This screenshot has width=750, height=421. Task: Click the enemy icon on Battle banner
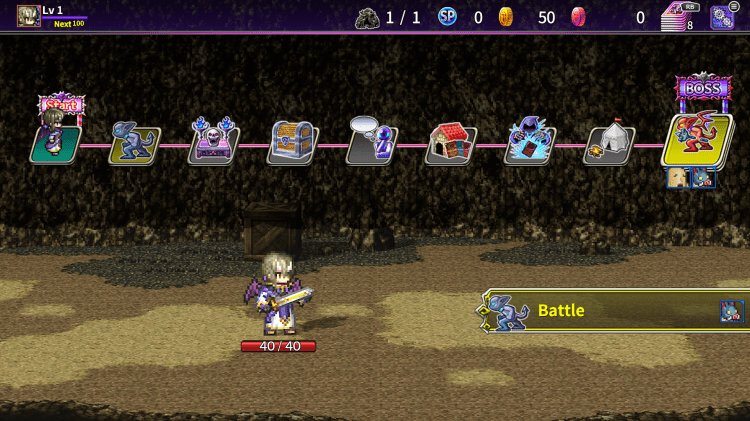(732, 311)
